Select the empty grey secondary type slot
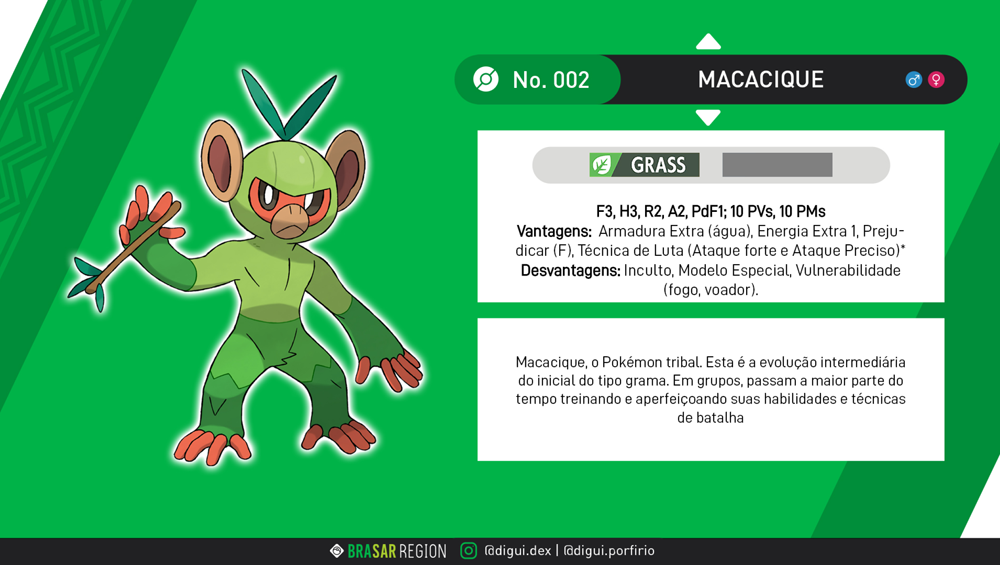 [x=777, y=165]
